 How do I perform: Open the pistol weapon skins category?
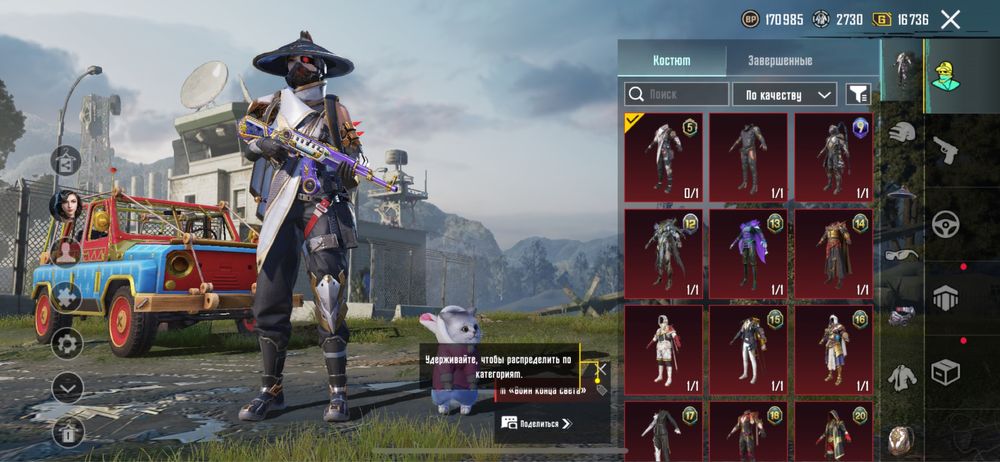(x=945, y=151)
